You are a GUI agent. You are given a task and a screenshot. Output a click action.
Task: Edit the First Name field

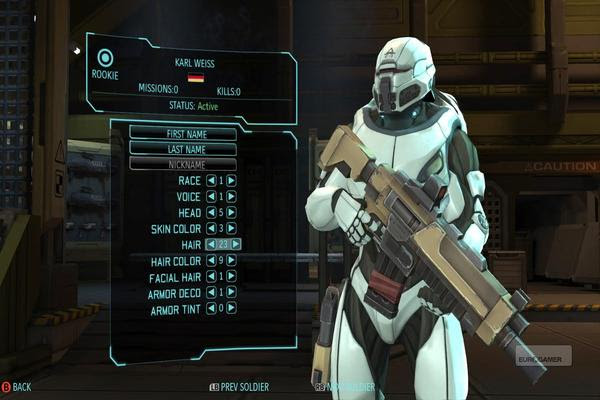(183, 133)
